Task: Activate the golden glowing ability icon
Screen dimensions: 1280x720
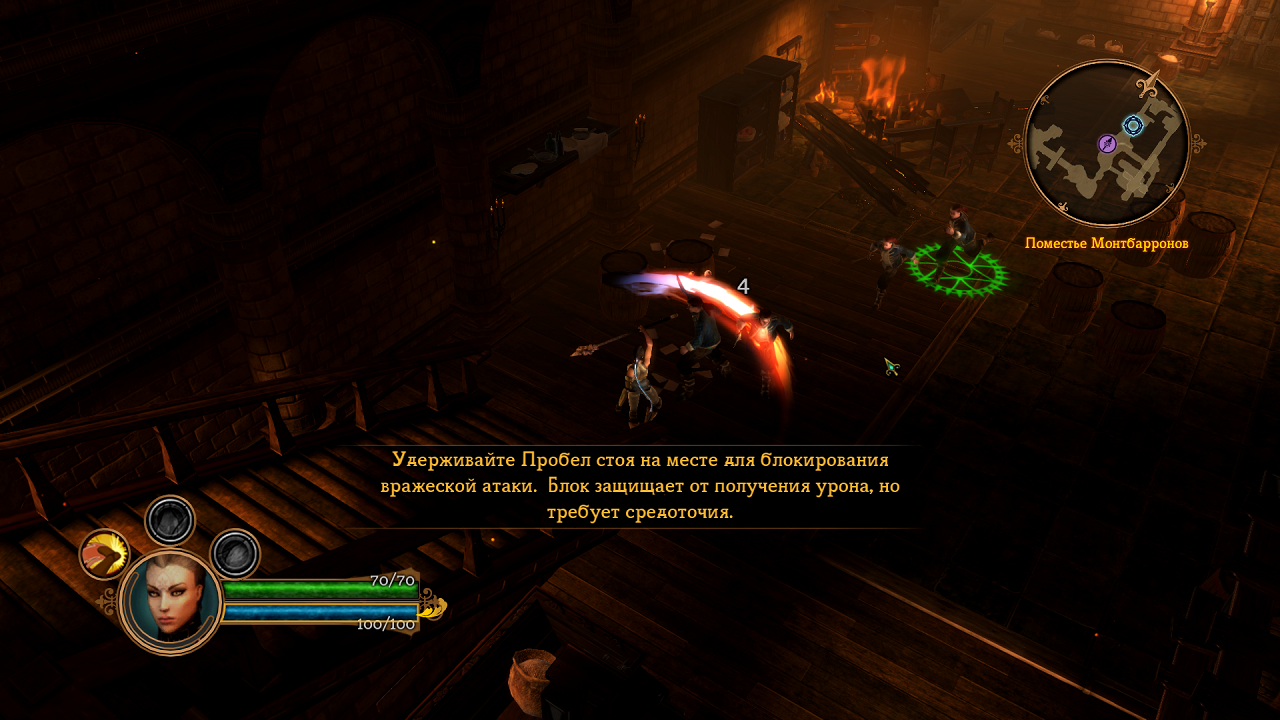Action: click(x=104, y=554)
